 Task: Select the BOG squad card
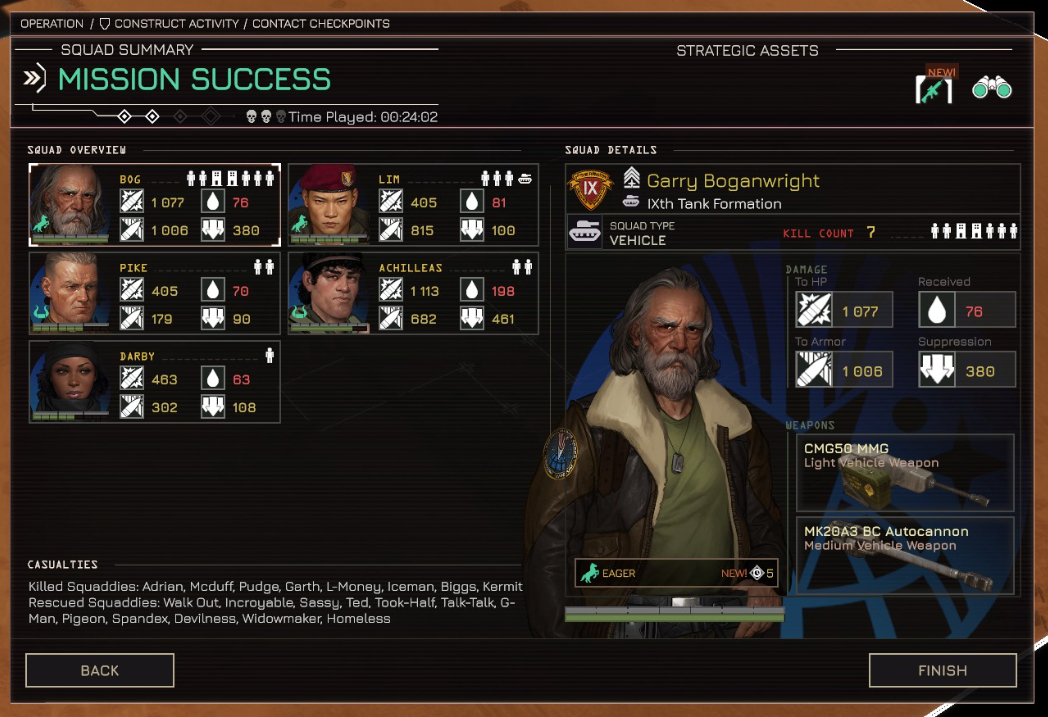pyautogui.click(x=154, y=205)
